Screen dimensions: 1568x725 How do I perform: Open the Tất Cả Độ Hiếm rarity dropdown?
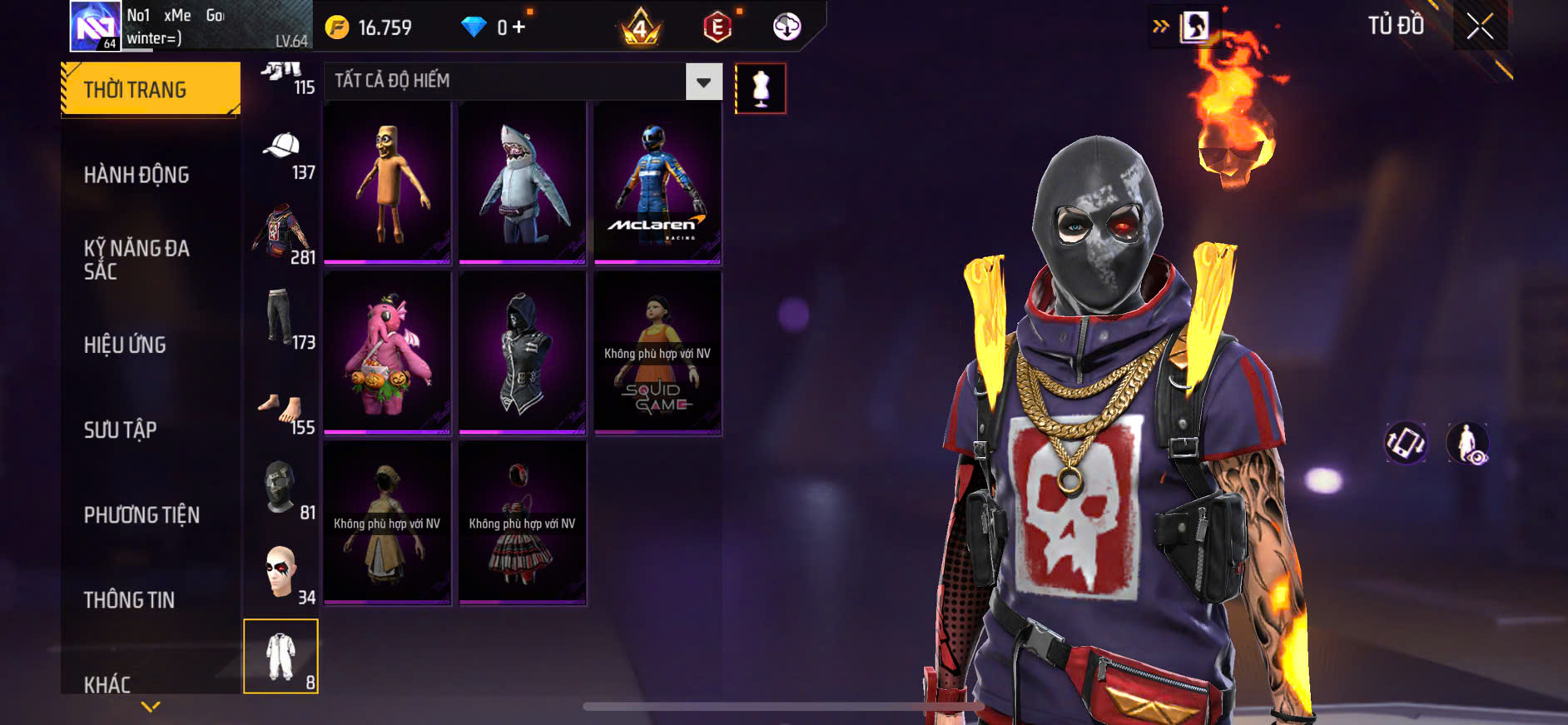(703, 82)
